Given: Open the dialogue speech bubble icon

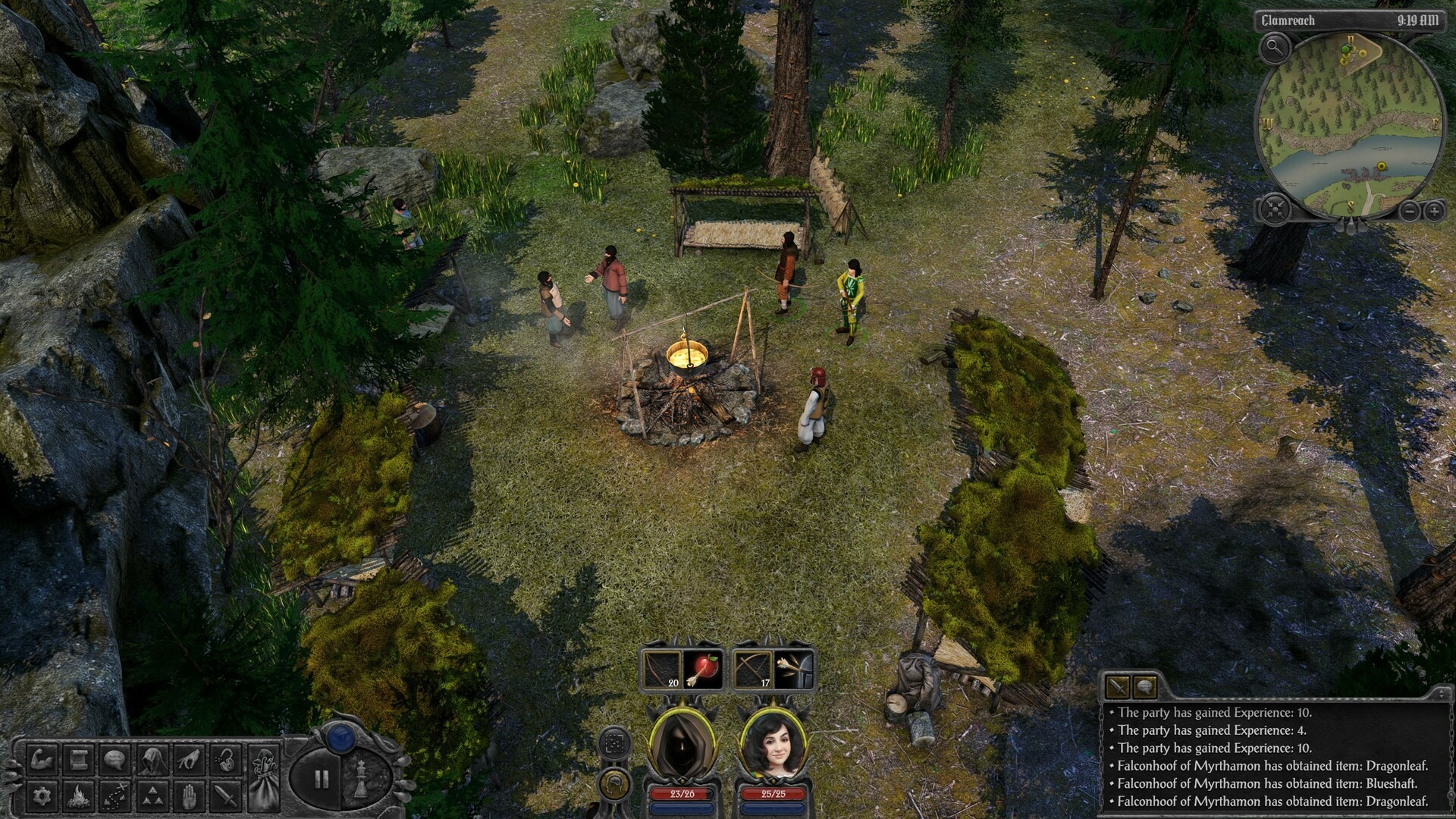Looking at the screenshot, I should pyautogui.click(x=114, y=760).
